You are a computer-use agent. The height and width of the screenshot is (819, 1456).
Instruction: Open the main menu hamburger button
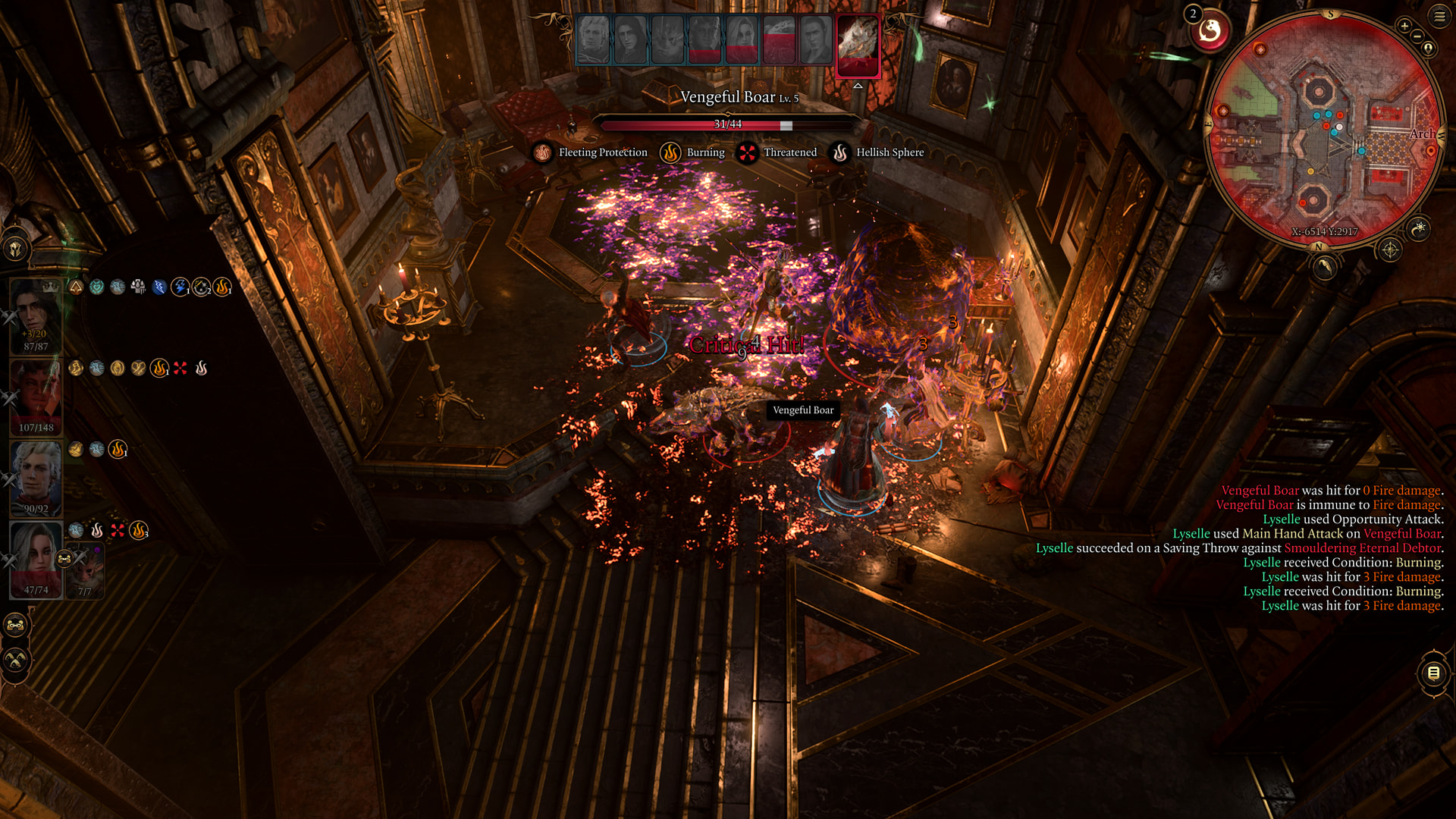[x=1439, y=16]
